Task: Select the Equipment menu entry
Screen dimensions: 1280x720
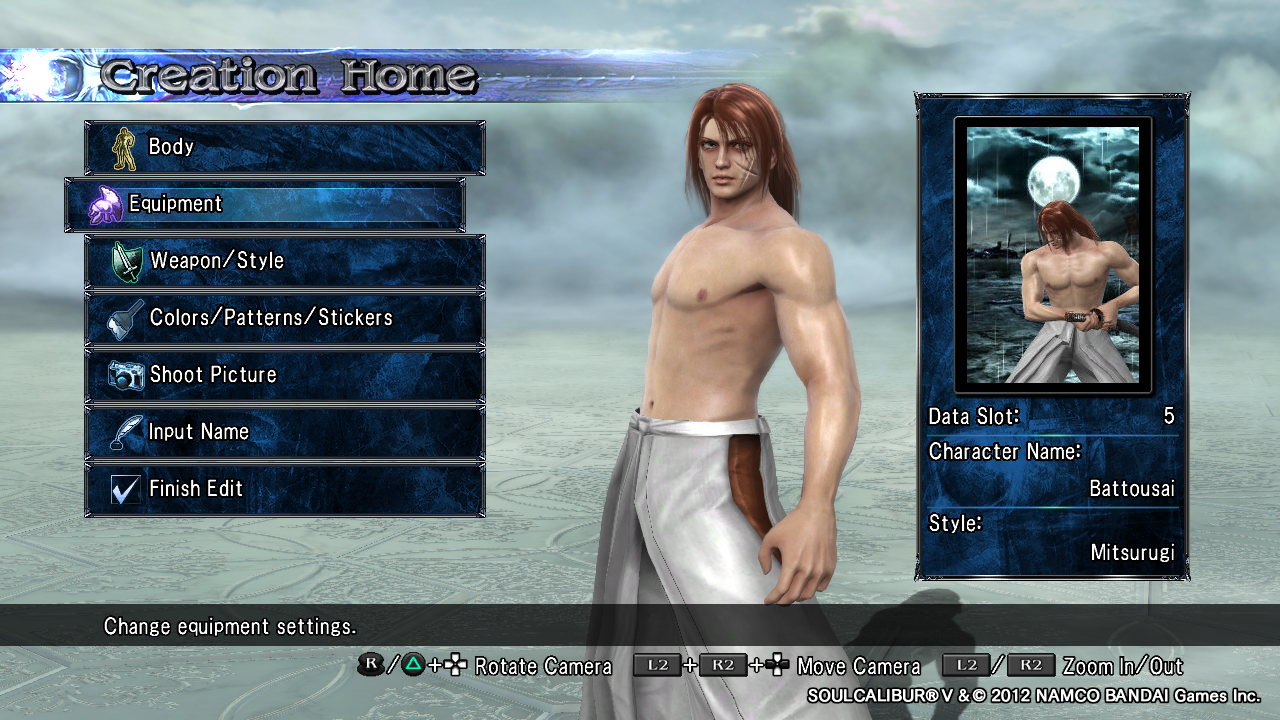Action: tap(264, 204)
